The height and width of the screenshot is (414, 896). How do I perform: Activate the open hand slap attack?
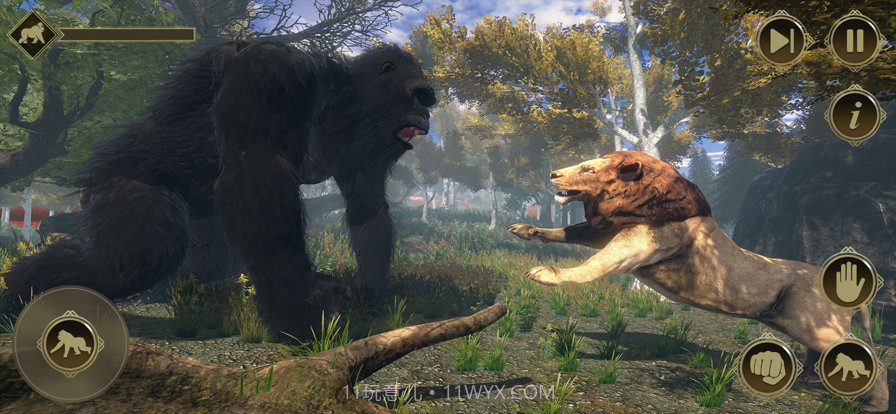click(x=849, y=280)
